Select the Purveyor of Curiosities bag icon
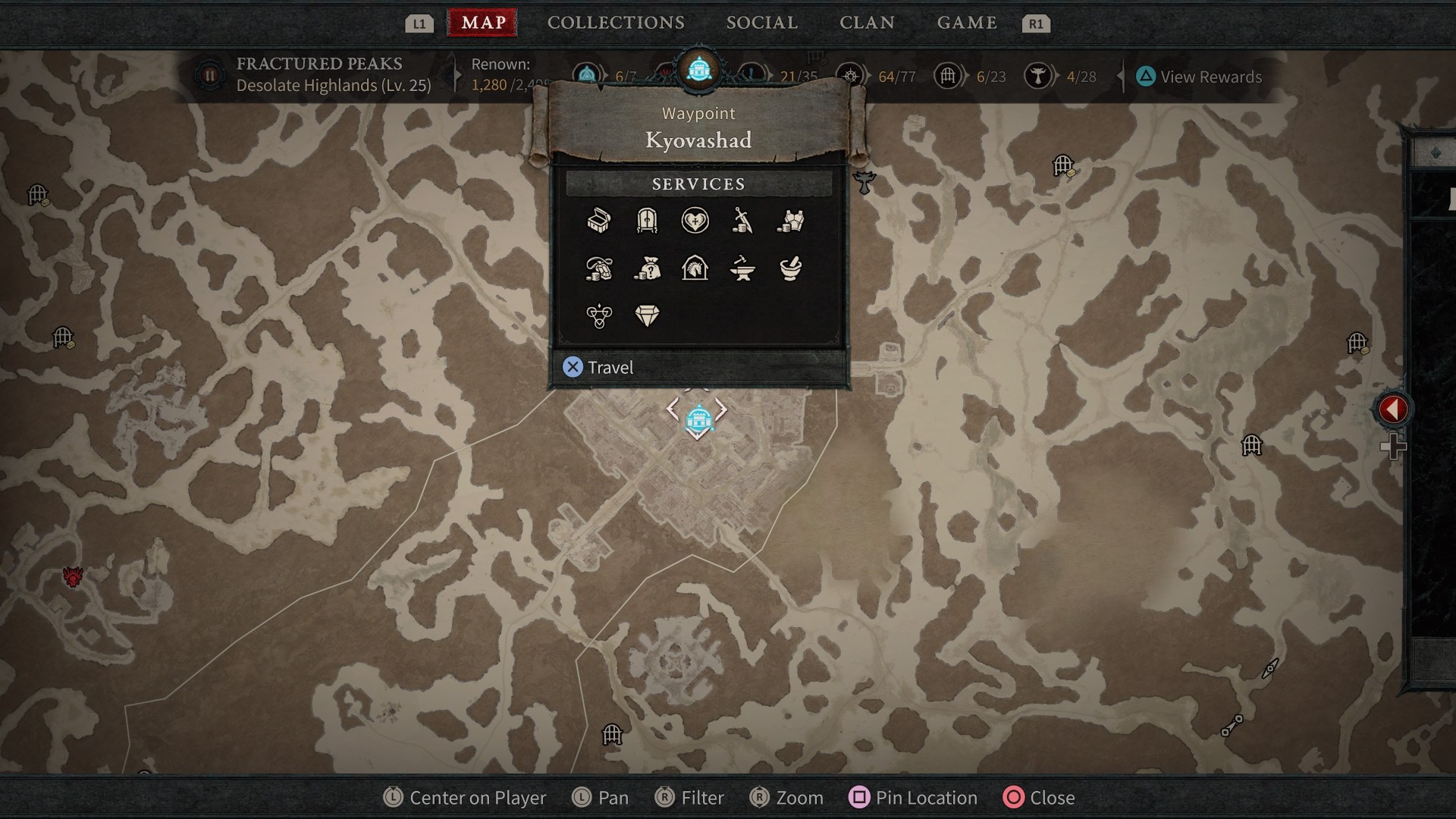This screenshot has height=819, width=1456. click(648, 268)
